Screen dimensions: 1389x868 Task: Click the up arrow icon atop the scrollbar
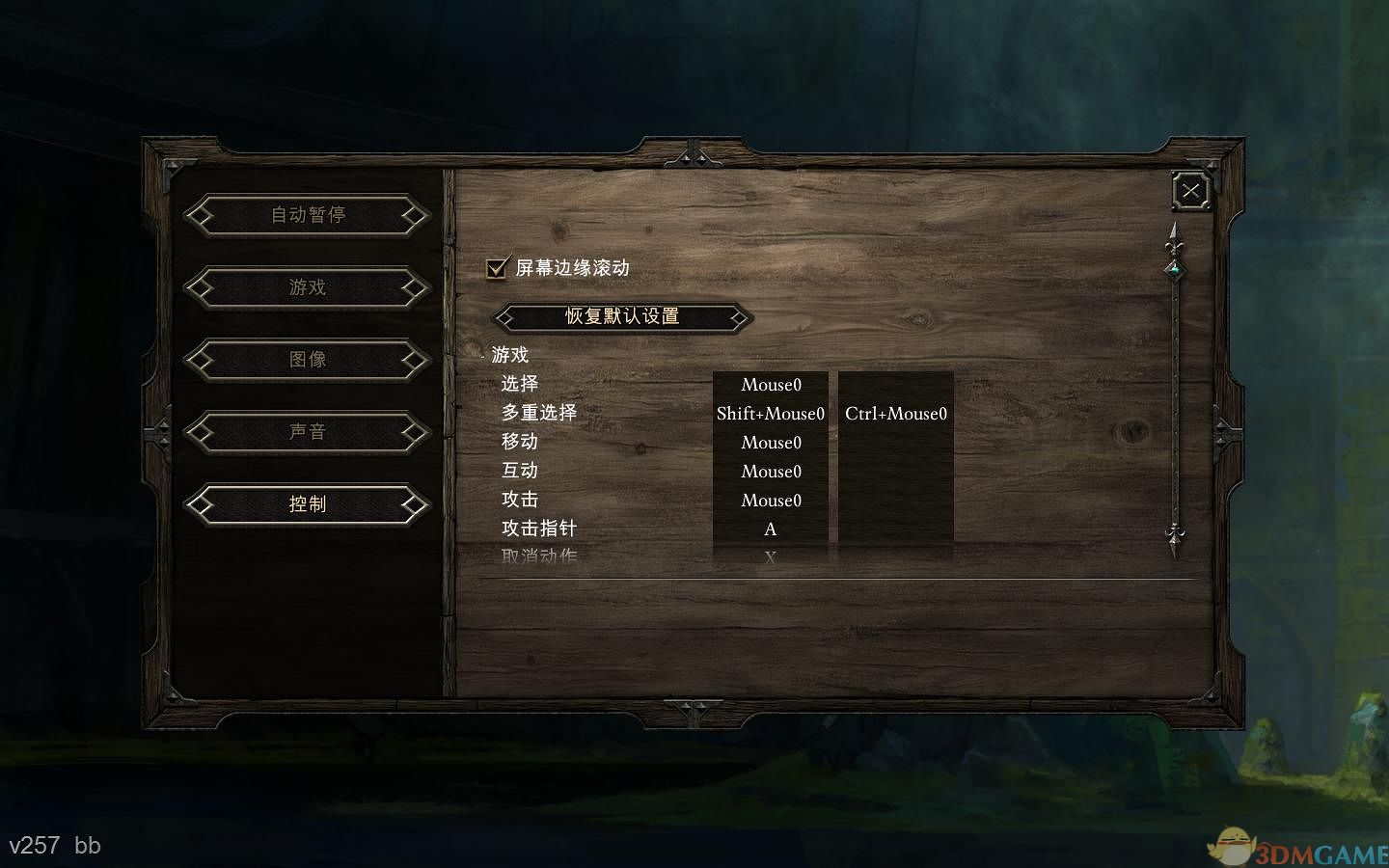point(1174,231)
